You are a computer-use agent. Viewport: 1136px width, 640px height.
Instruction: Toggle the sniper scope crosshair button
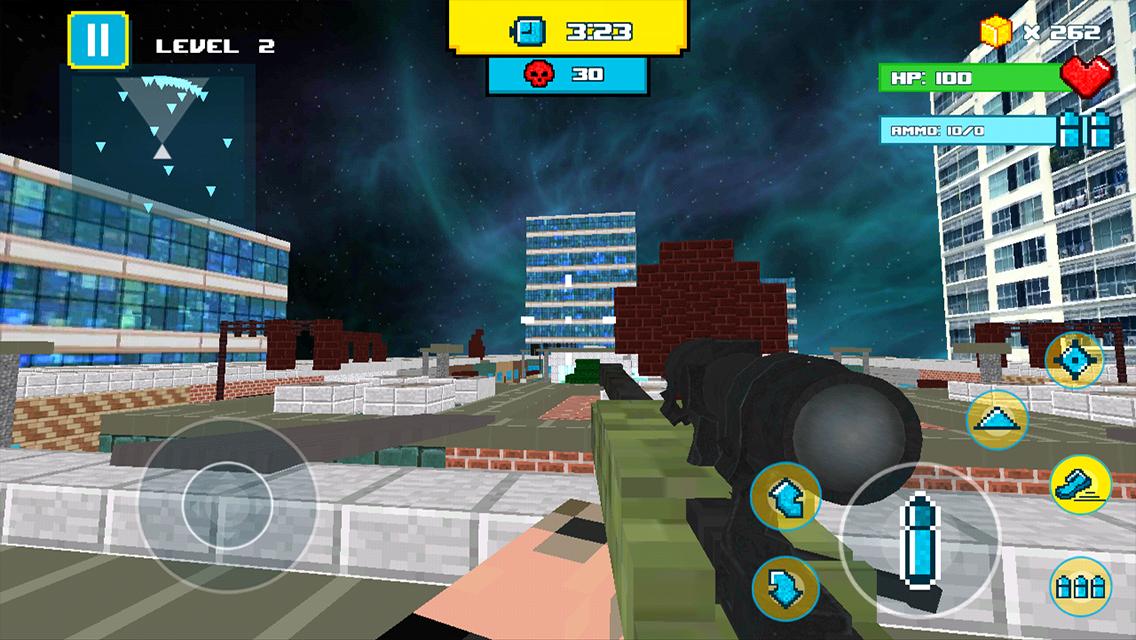click(1075, 360)
